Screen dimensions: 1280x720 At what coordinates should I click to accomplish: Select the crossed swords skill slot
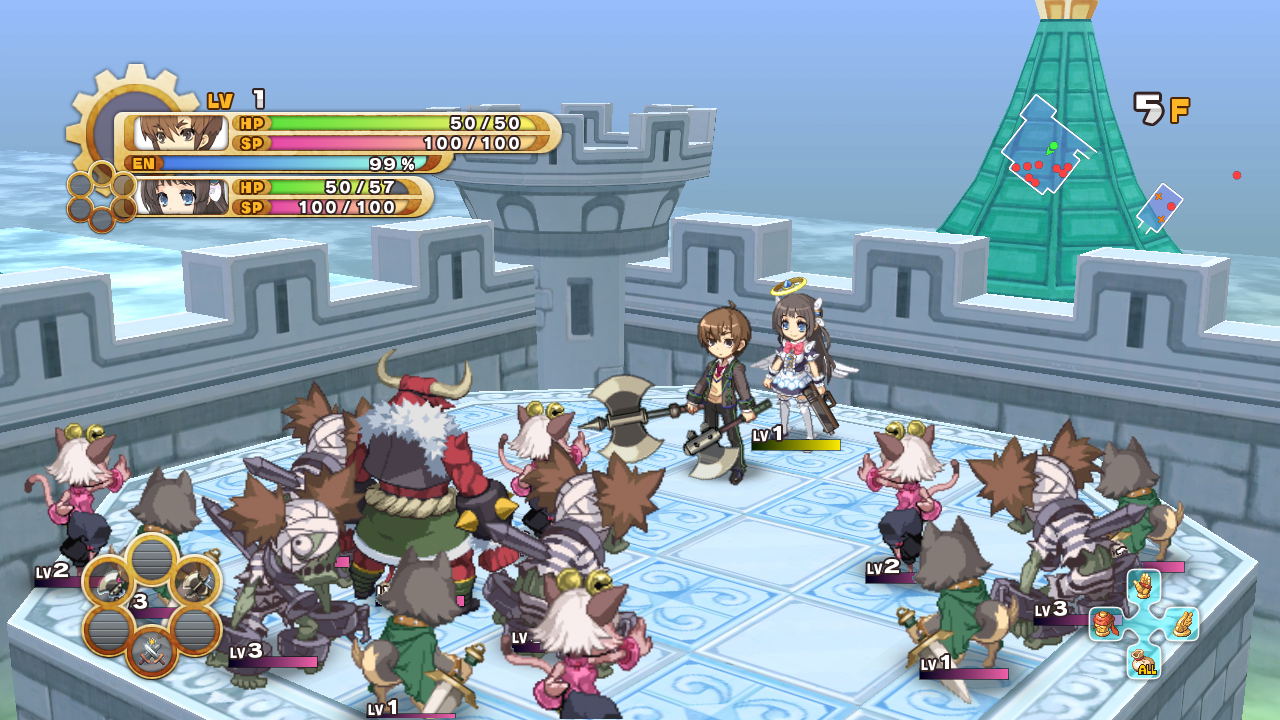(152, 651)
